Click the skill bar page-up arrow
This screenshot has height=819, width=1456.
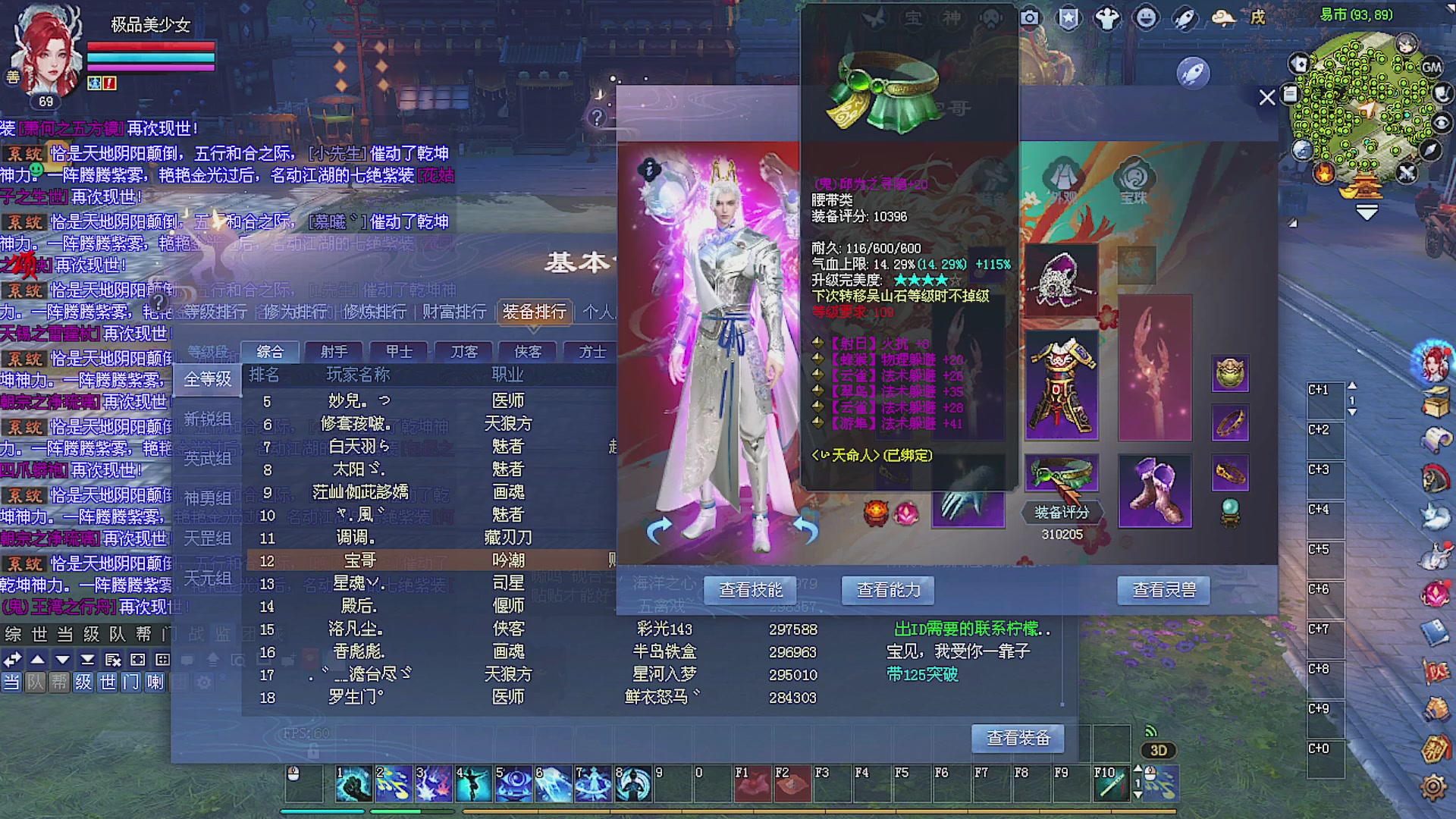point(1137,768)
